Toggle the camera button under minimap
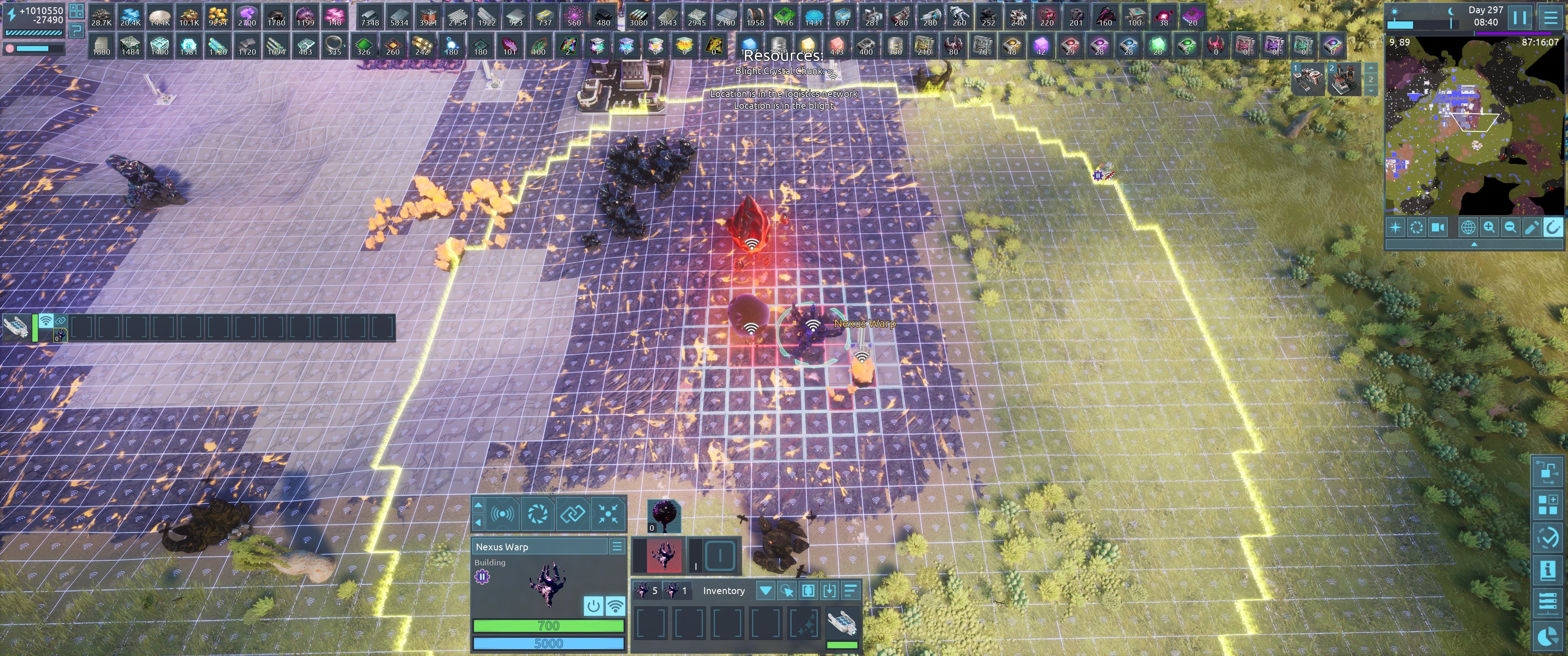Screen dimensions: 1568x656 tap(1438, 228)
